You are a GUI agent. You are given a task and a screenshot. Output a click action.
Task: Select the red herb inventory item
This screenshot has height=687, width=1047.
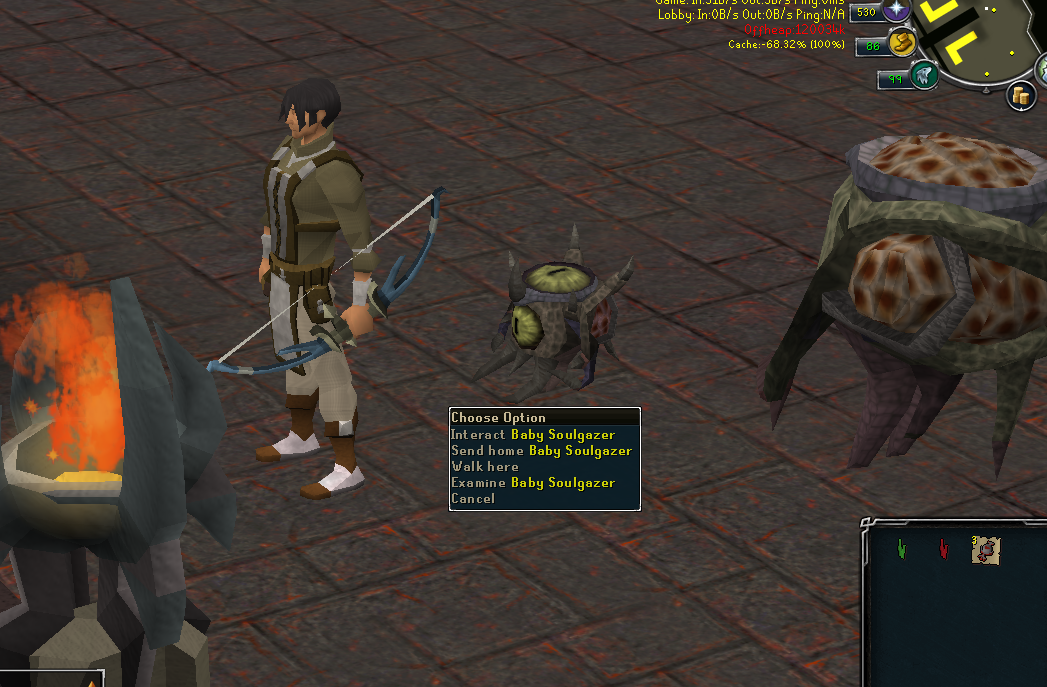[x=944, y=549]
